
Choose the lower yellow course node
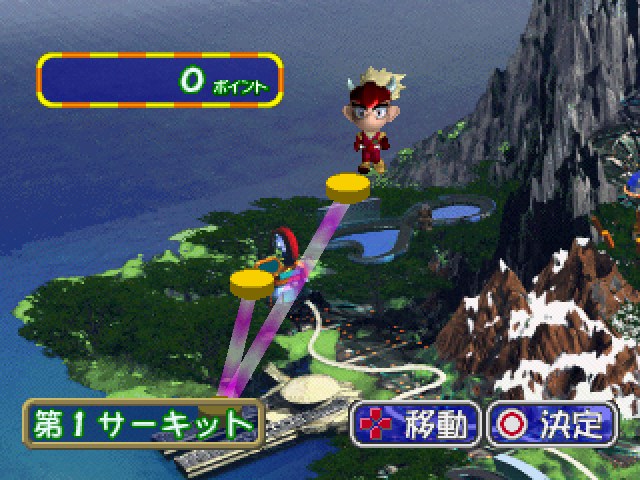click(x=251, y=283)
